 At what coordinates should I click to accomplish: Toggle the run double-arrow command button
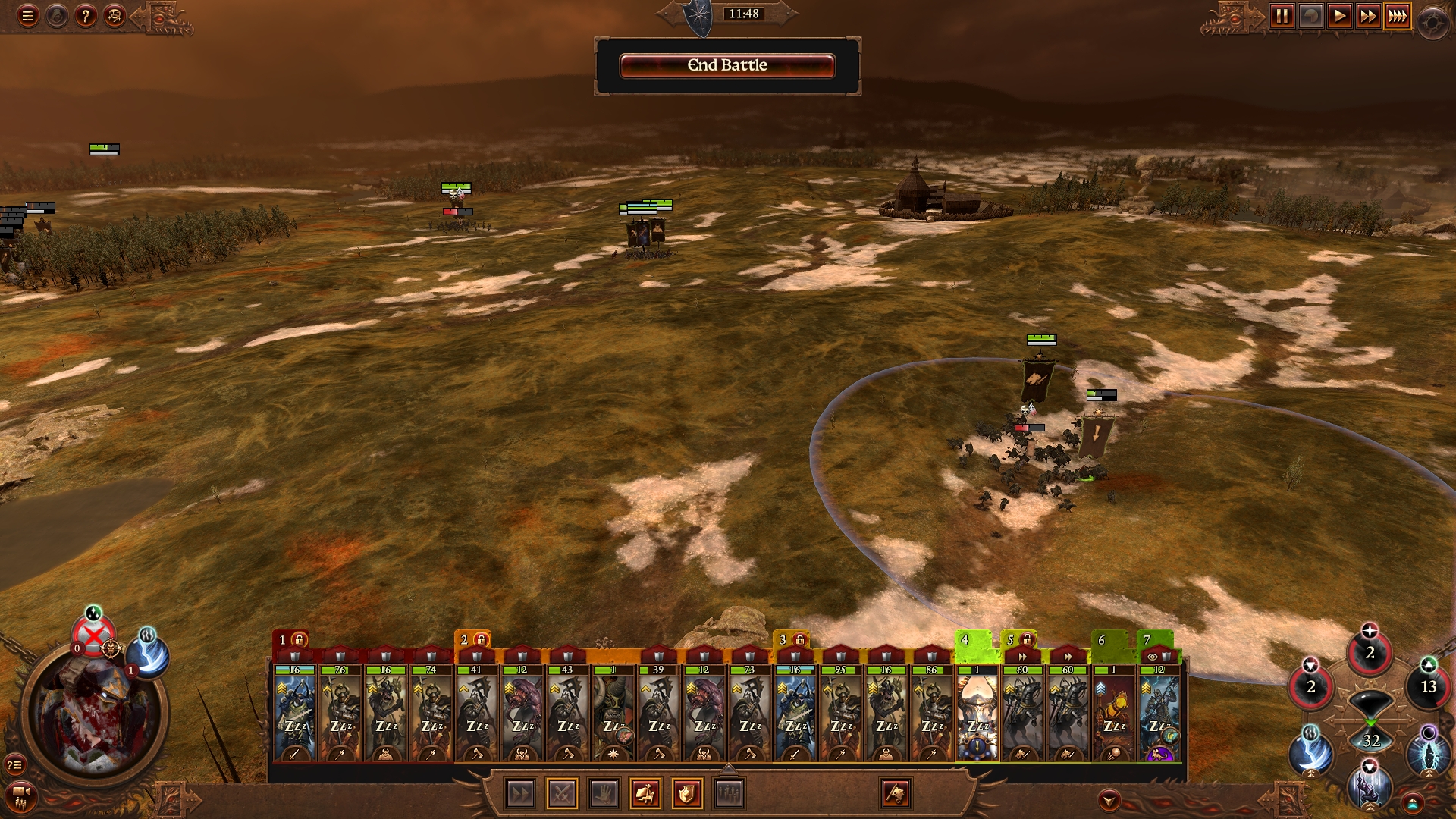(x=521, y=794)
